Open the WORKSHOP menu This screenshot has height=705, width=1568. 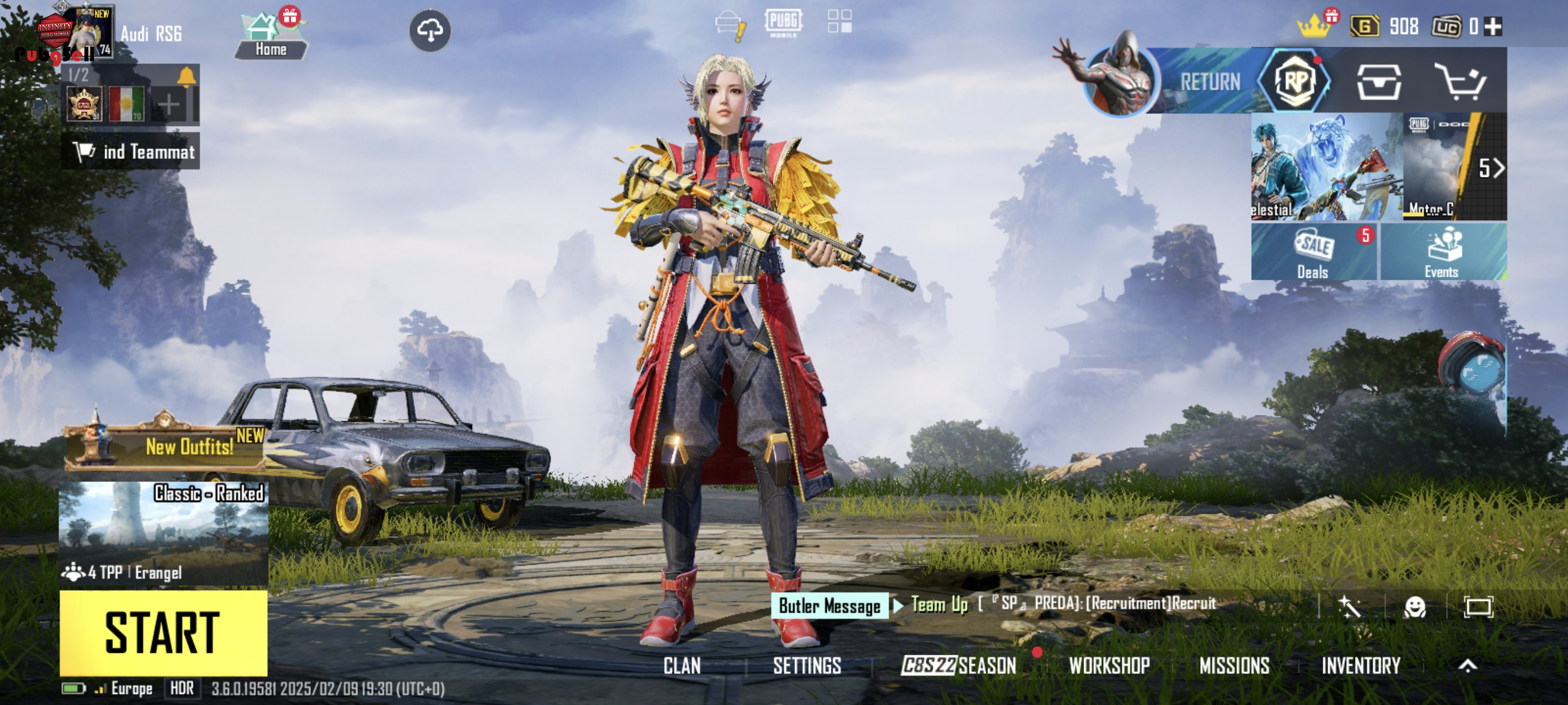(1109, 666)
